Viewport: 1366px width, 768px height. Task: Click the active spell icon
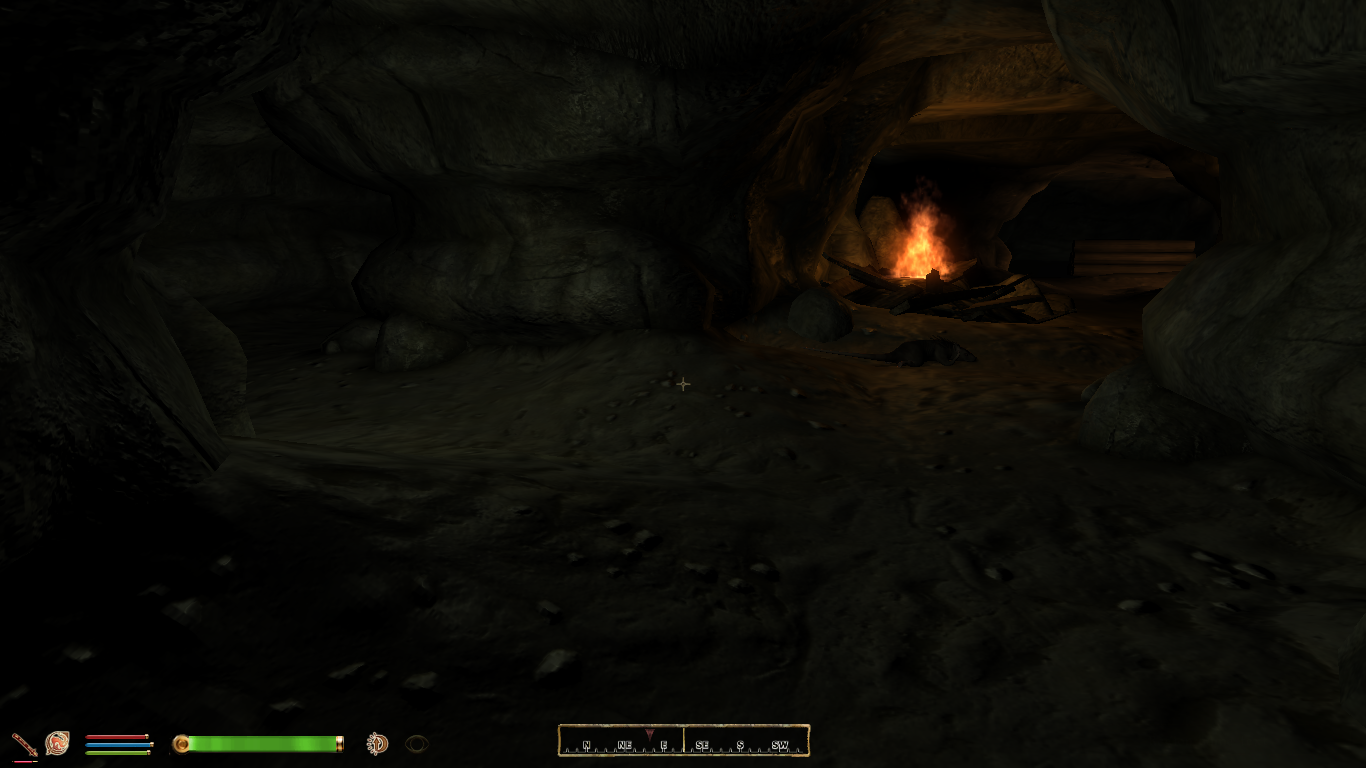pyautogui.click(x=57, y=743)
